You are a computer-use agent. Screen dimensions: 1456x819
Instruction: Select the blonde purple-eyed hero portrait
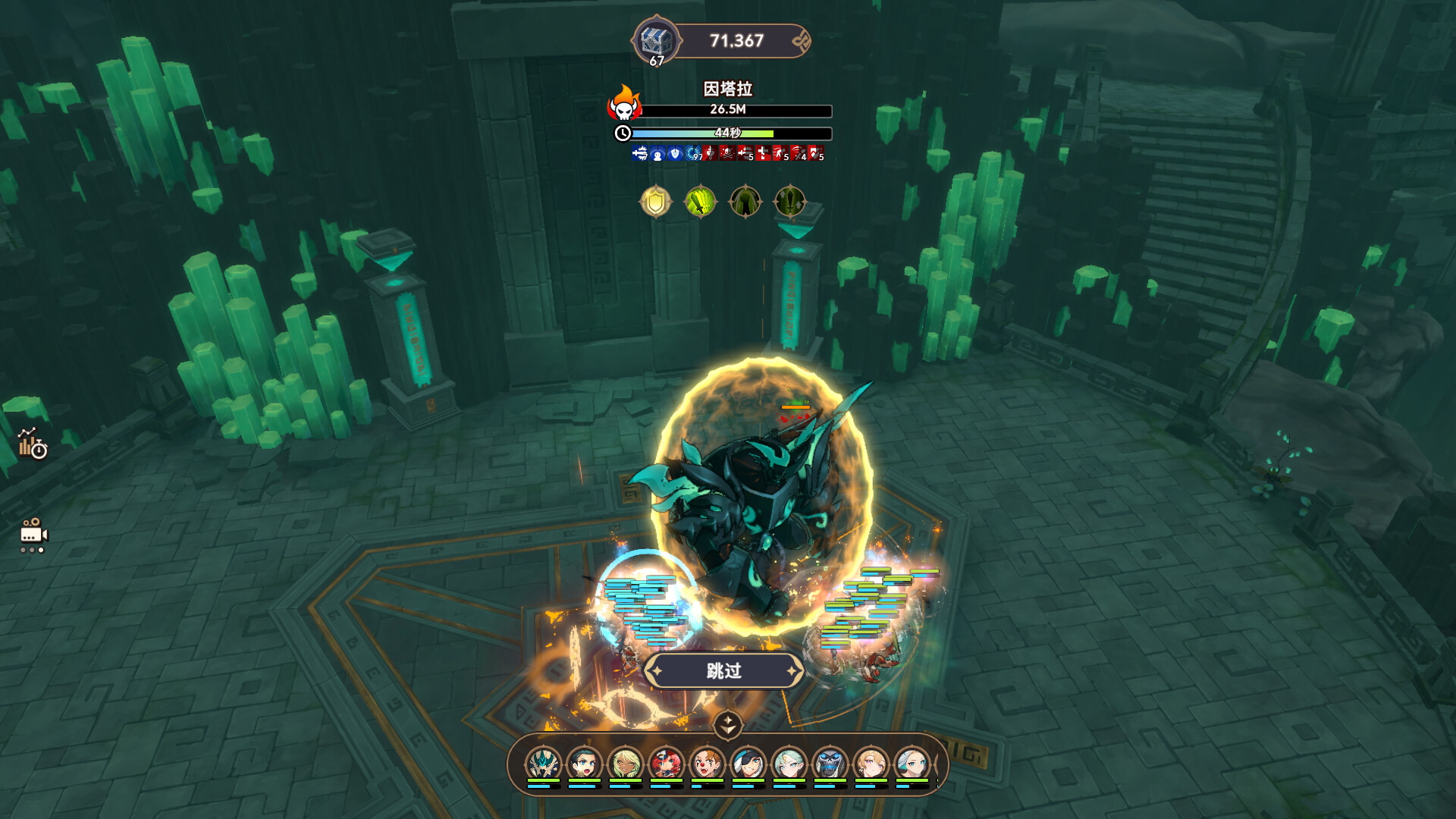tap(871, 763)
